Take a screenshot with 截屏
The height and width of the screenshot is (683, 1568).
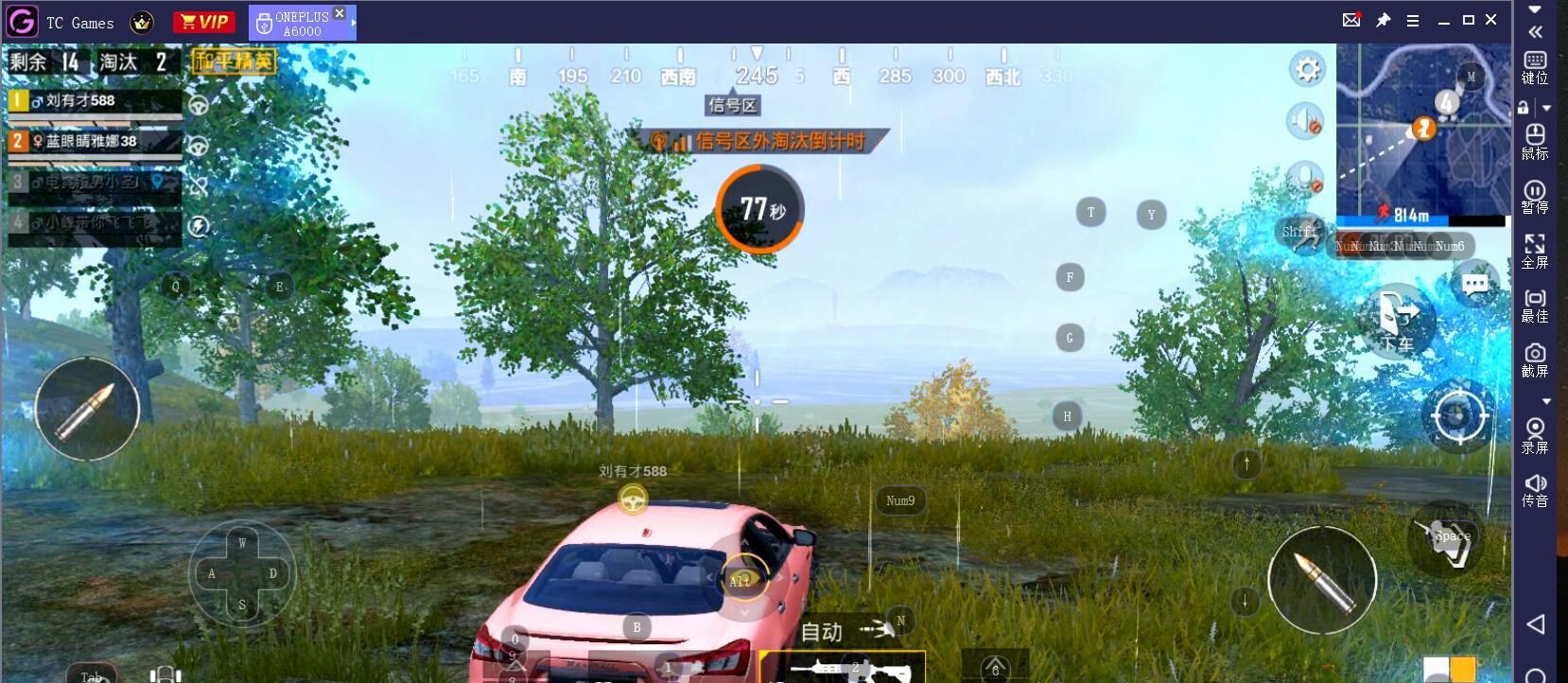(1535, 360)
